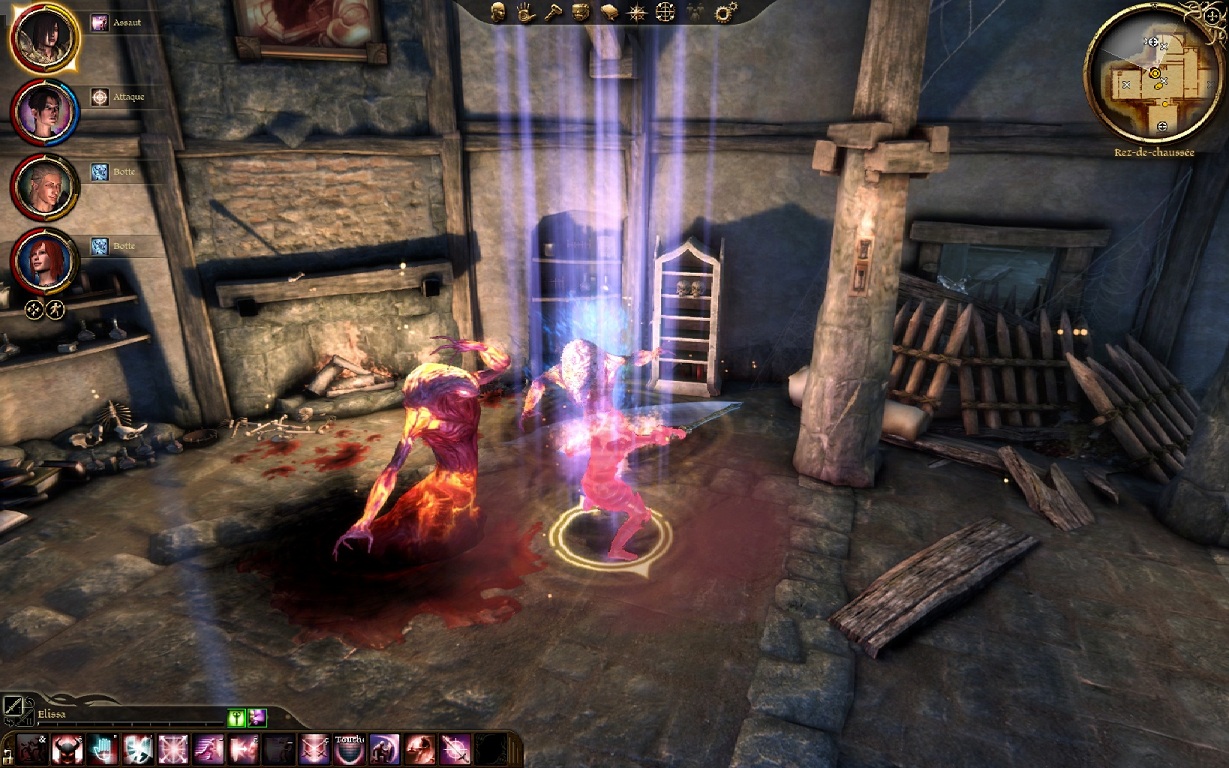Toggle the select-all party button under the portraits
This screenshot has width=1229, height=768.
coord(33,310)
